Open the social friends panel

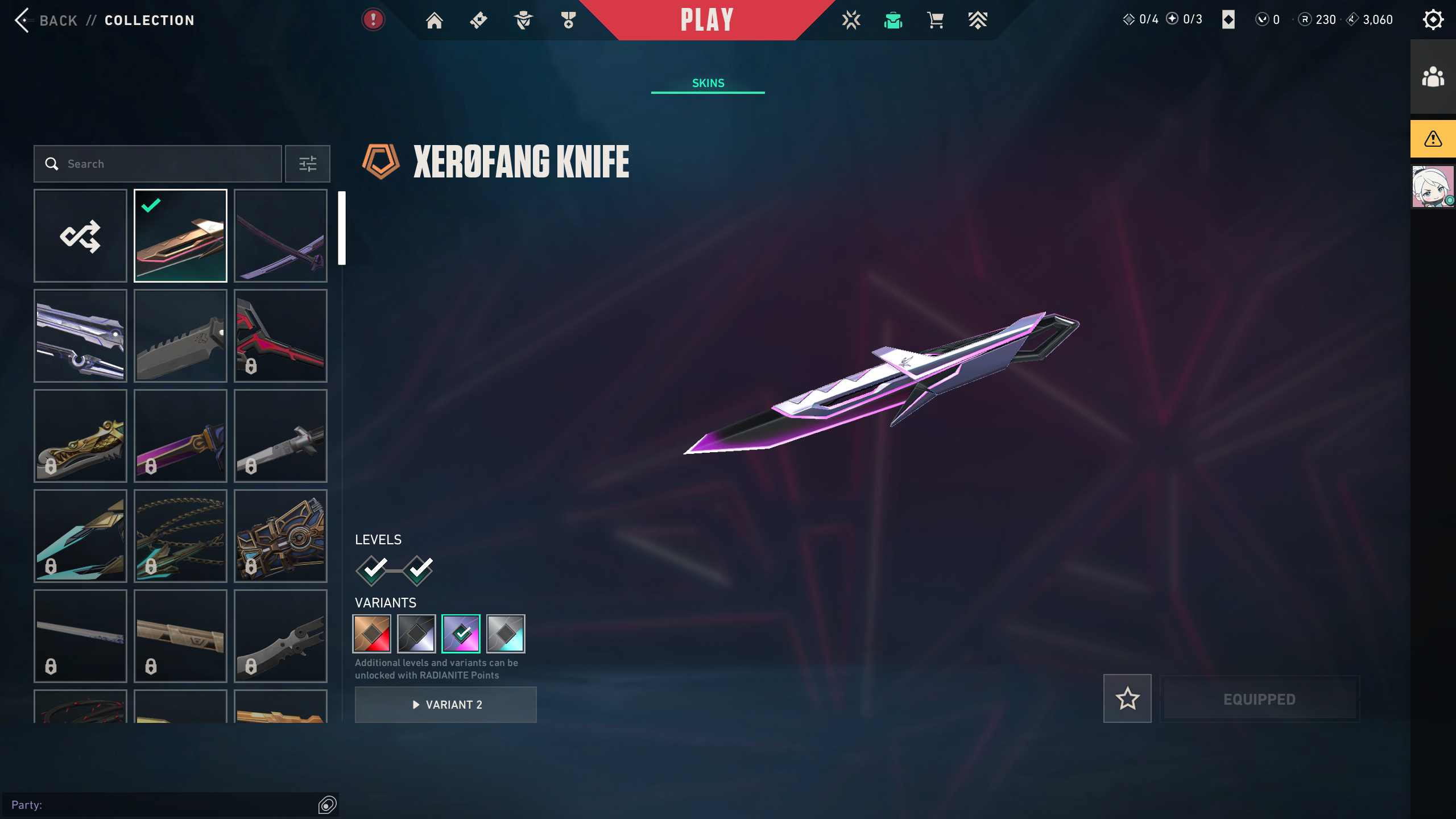[x=1433, y=77]
